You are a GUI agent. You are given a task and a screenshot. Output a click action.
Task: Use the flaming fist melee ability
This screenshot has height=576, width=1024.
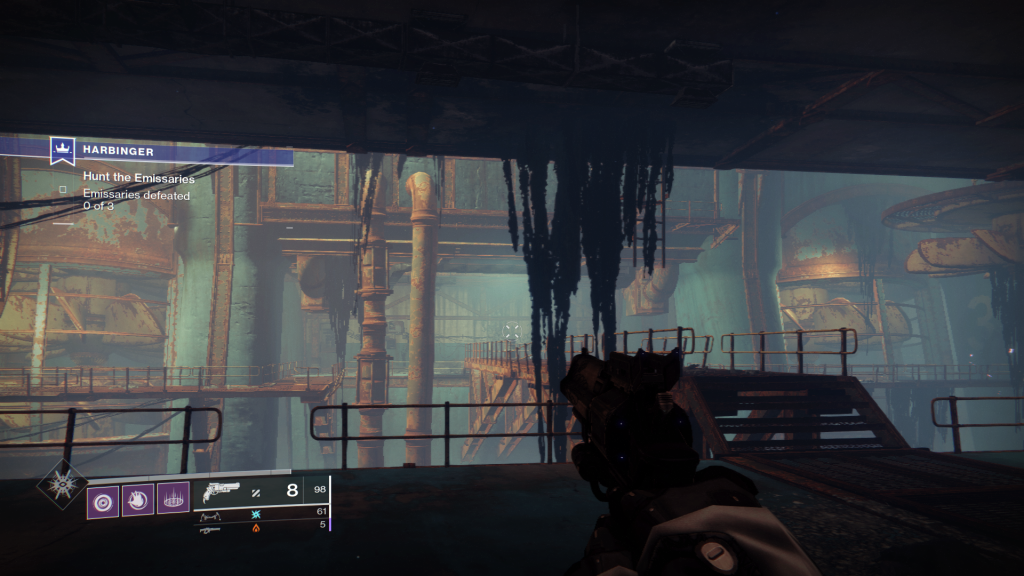(138, 499)
